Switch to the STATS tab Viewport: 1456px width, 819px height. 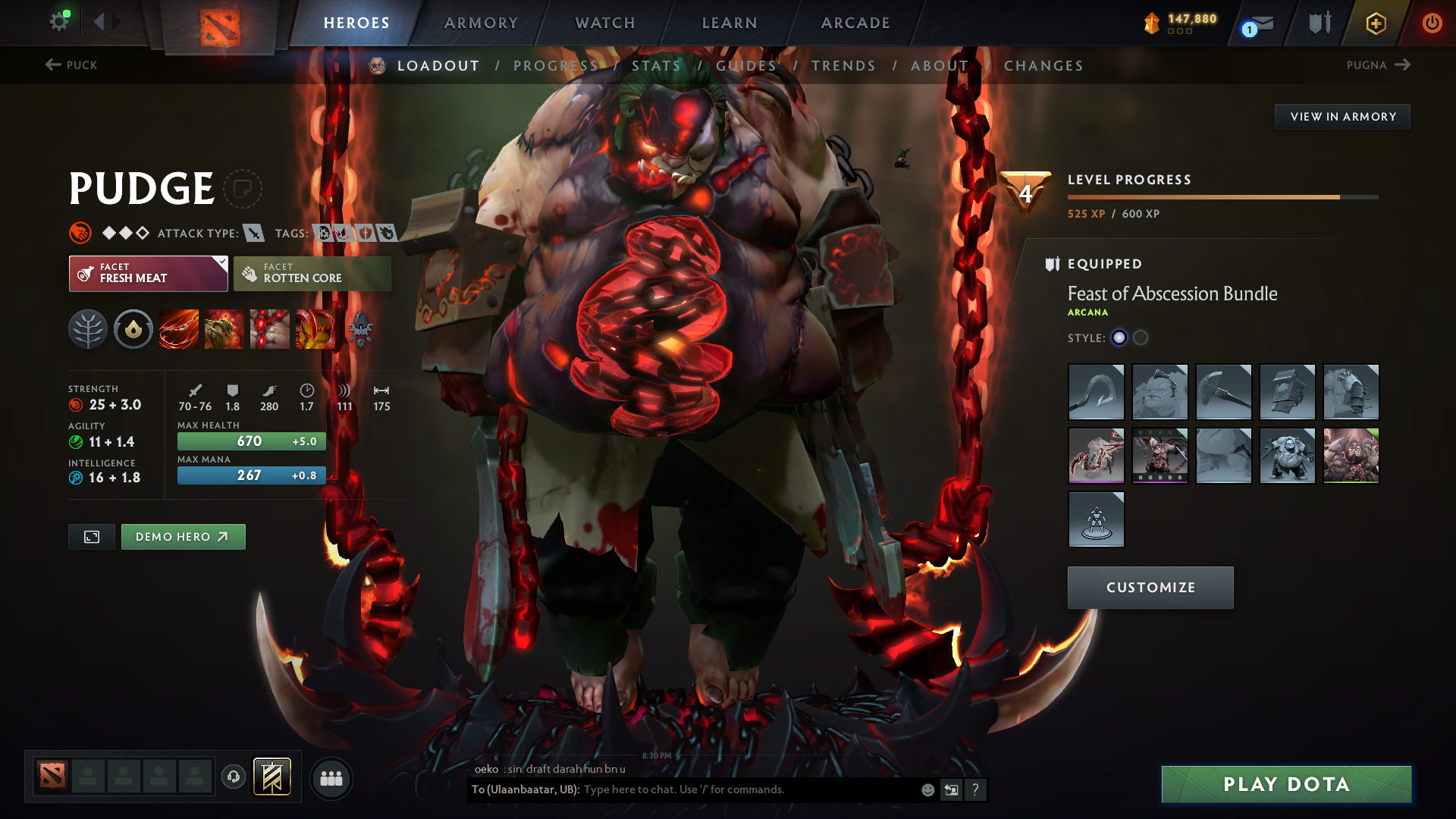(x=657, y=66)
